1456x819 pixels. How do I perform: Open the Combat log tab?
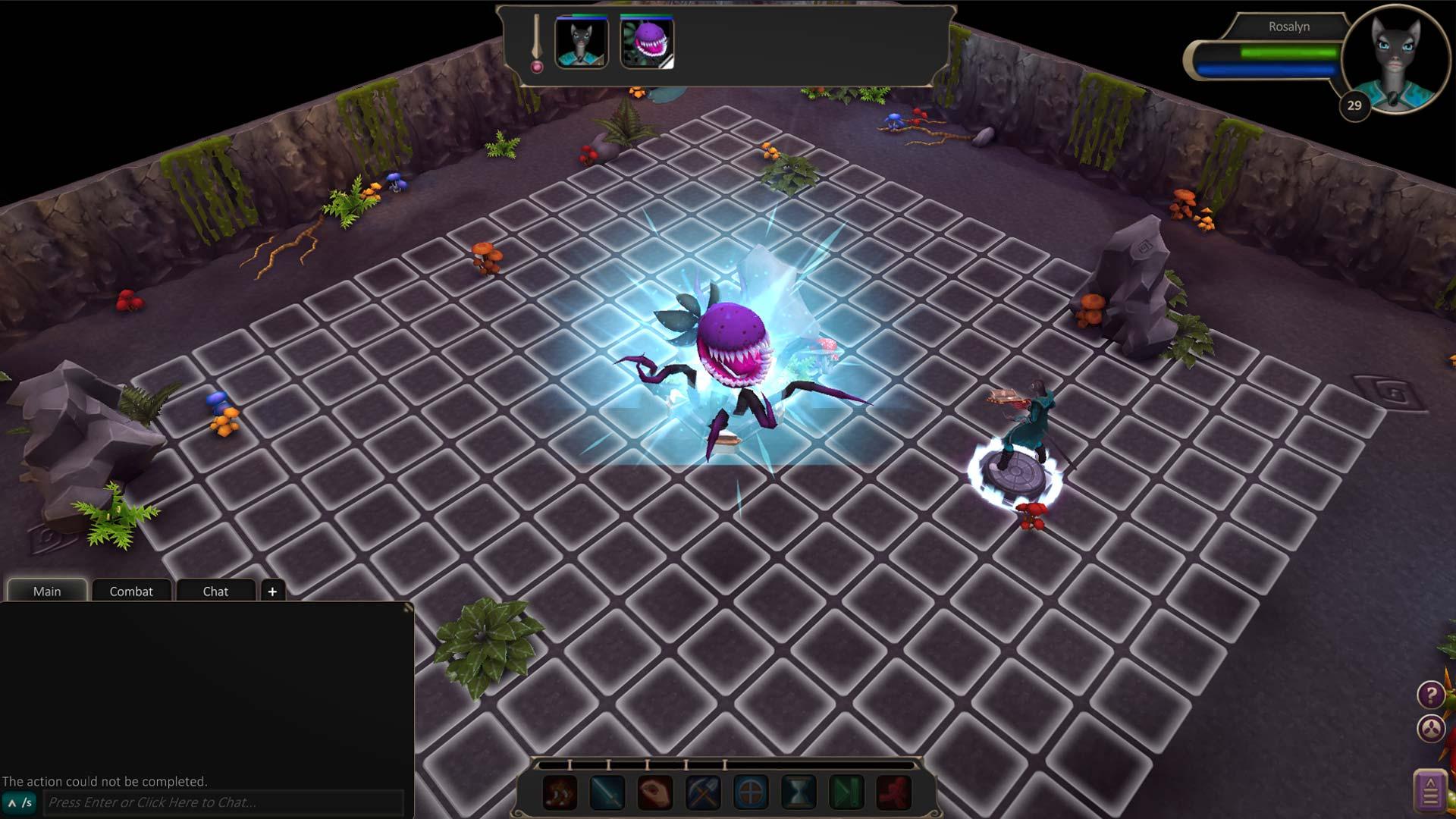131,591
